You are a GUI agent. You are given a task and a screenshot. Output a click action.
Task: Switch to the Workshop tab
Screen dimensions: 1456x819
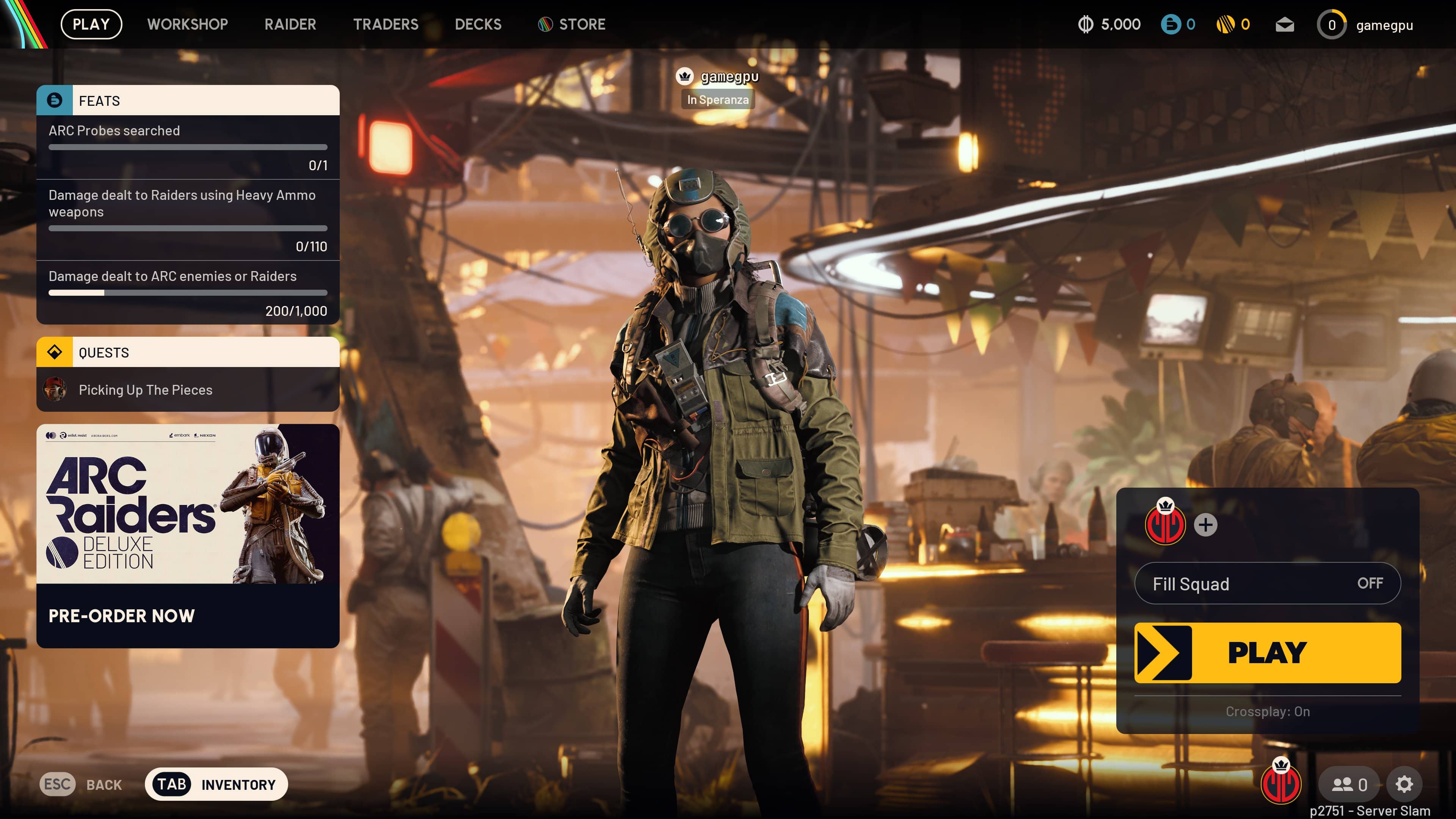[x=187, y=24]
